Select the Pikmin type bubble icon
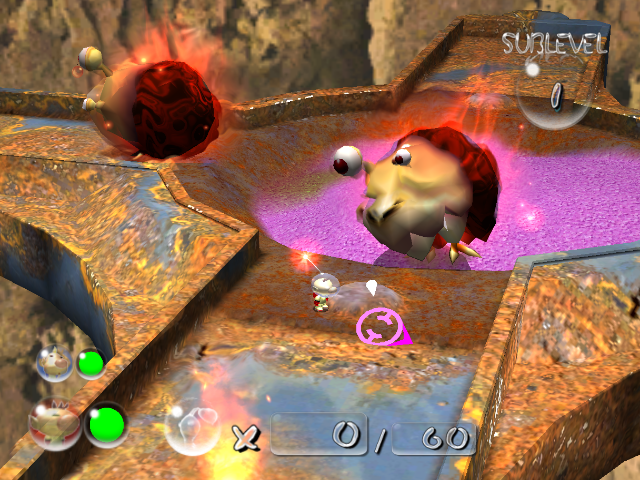The height and width of the screenshot is (480, 640). 191,428
